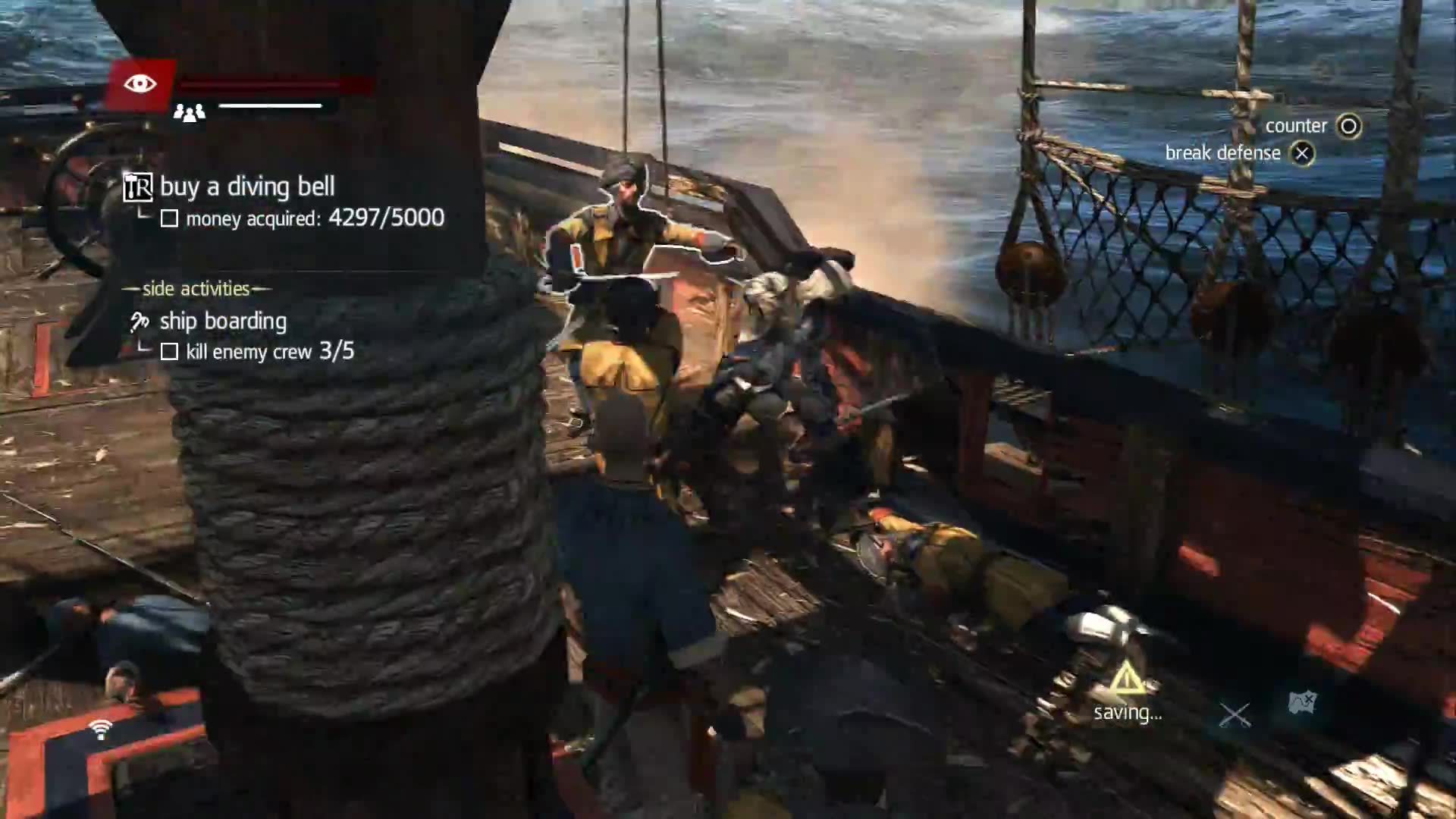The width and height of the screenshot is (1456, 819).
Task: Click the break defense X button prompt
Action: pyautogui.click(x=1302, y=152)
